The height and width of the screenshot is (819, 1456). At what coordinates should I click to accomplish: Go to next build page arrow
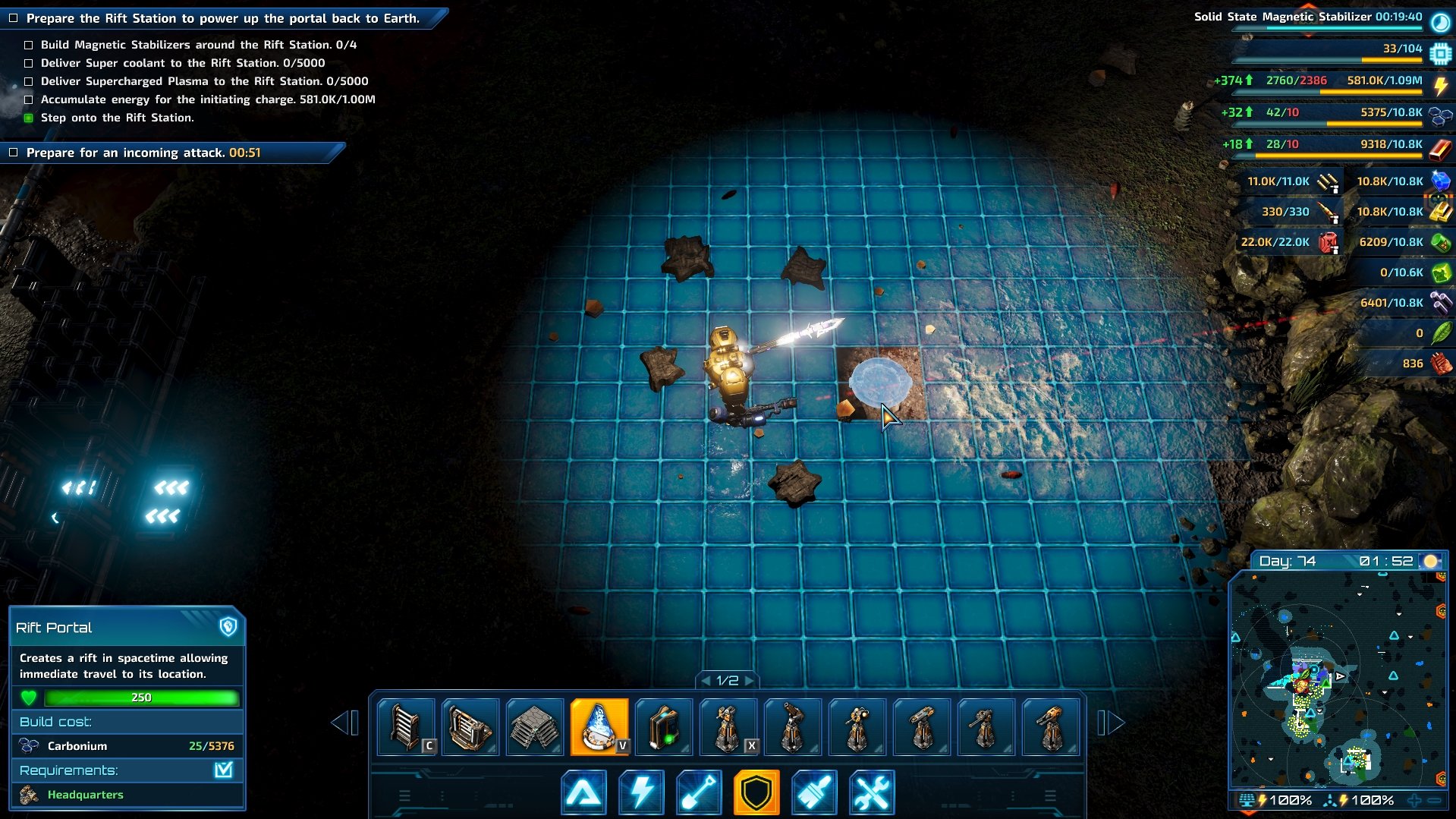[1112, 723]
